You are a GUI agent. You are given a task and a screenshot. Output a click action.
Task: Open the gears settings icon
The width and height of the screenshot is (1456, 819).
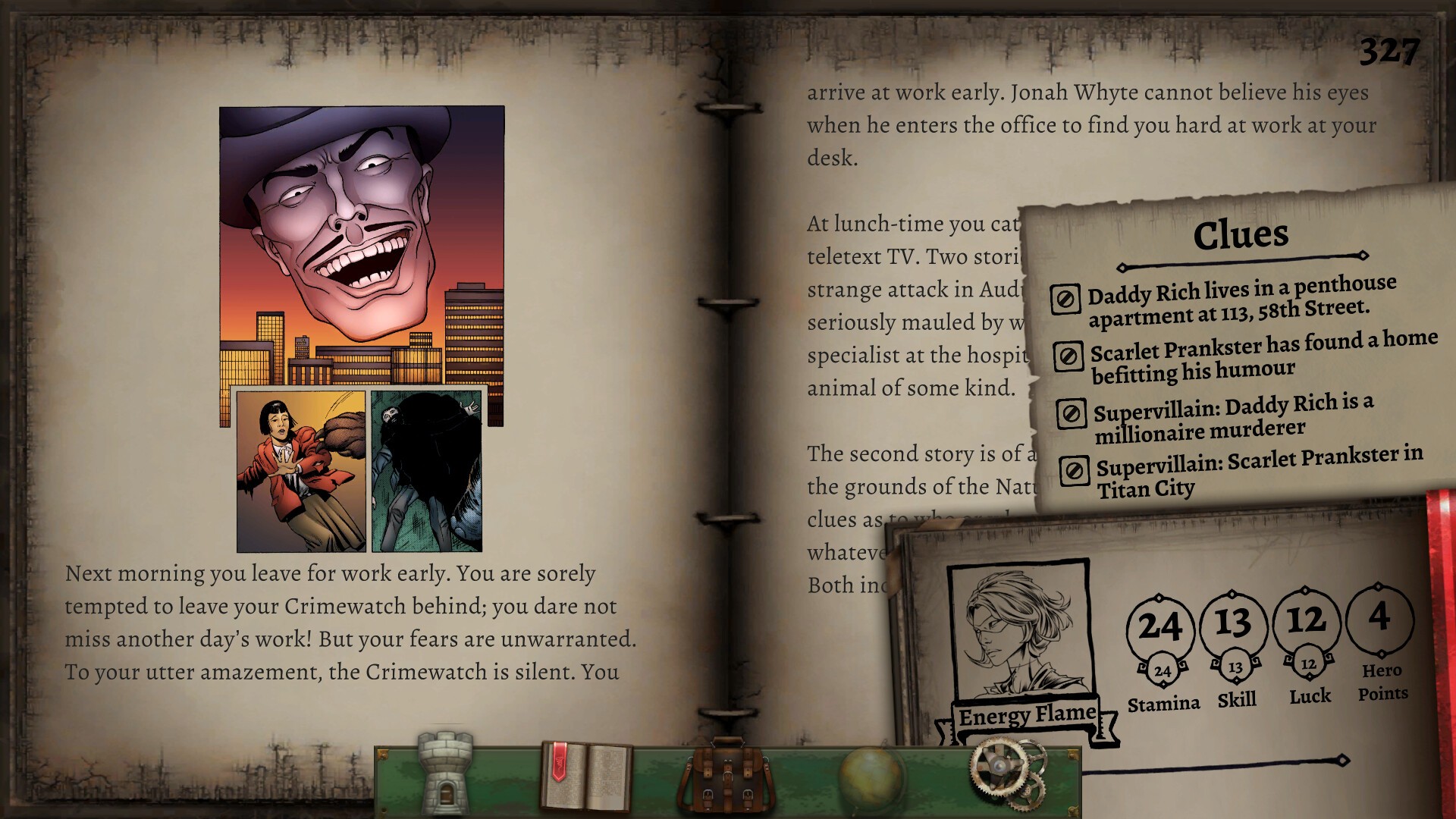[x=1009, y=773]
